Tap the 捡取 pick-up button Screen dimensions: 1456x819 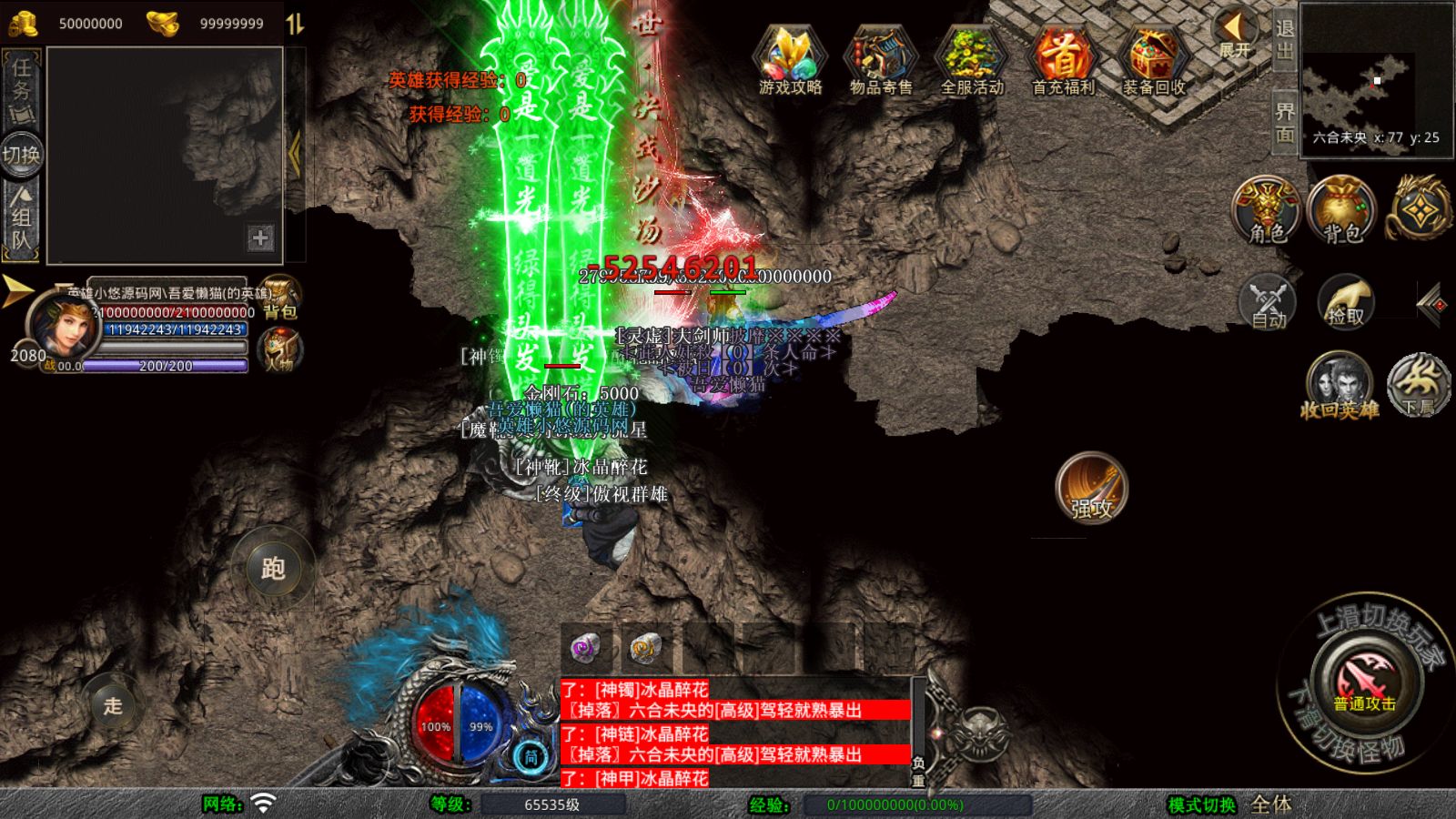tap(1345, 302)
